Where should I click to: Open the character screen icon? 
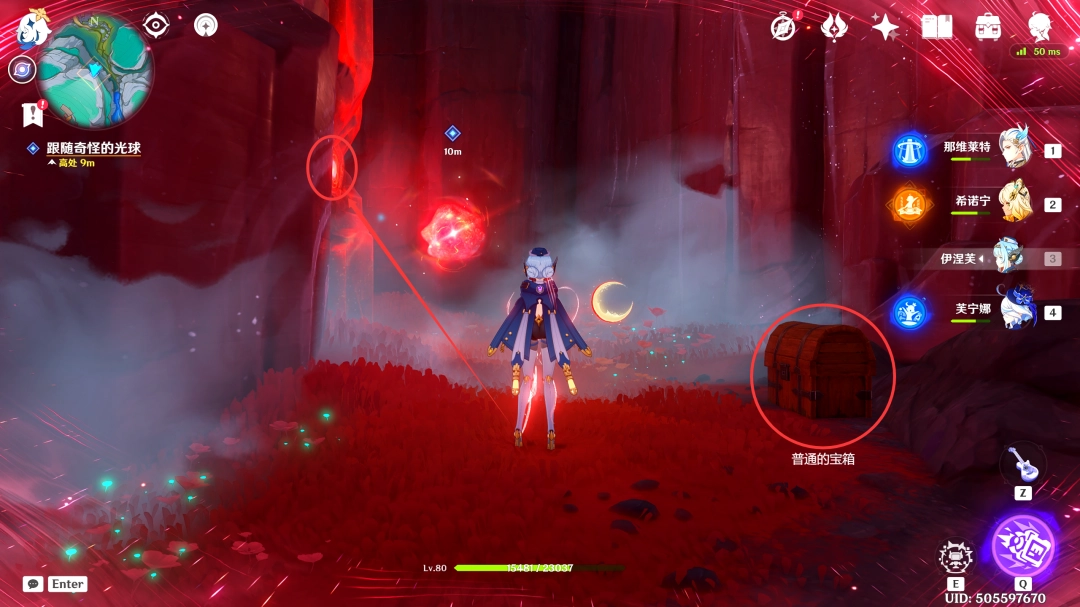(1040, 27)
